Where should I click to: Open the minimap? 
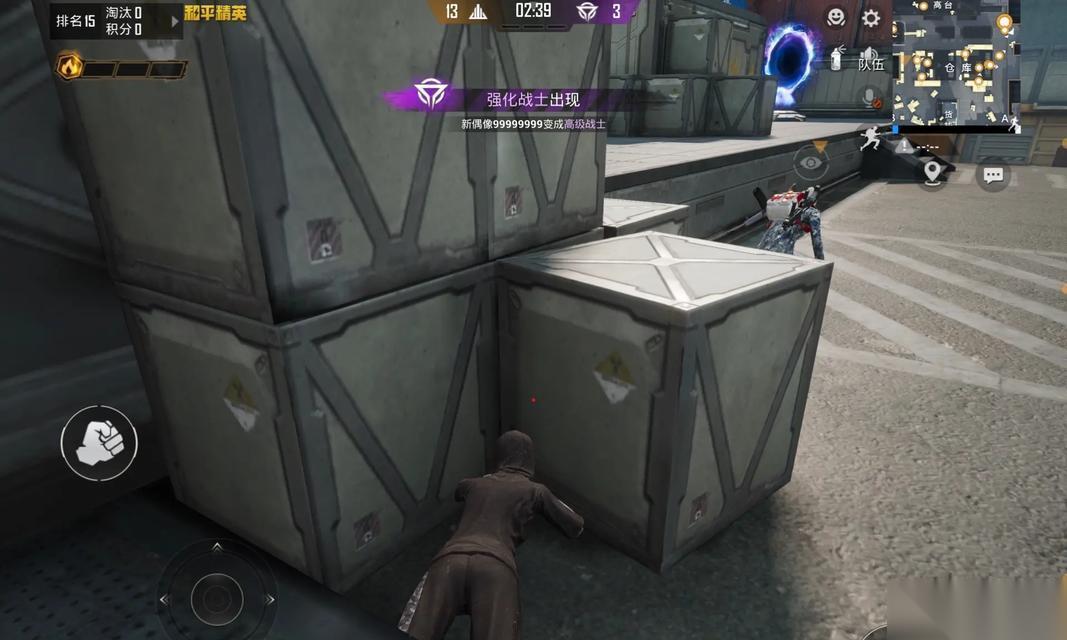point(957,62)
